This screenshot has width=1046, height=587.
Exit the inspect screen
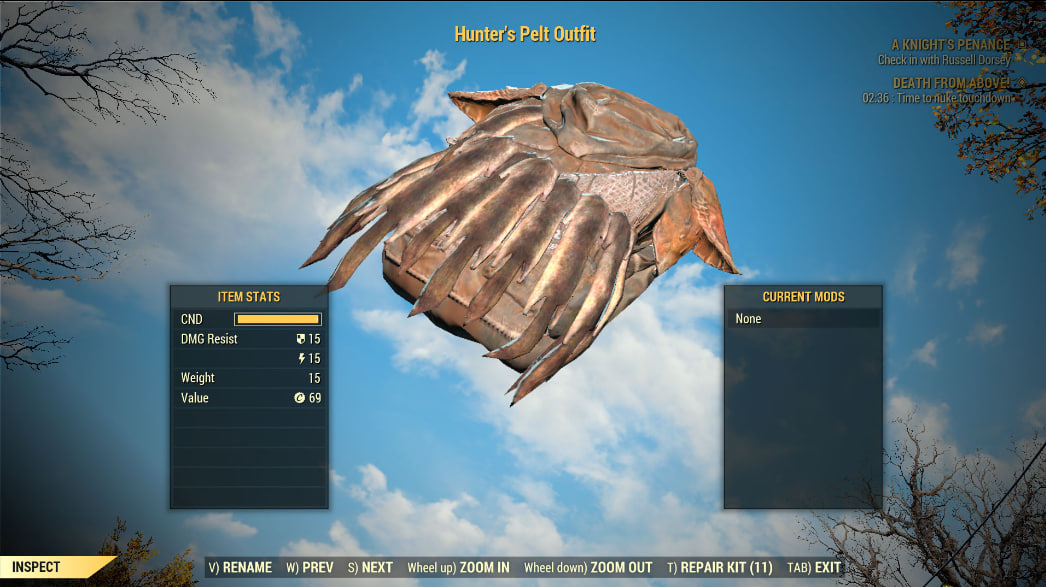click(x=814, y=567)
